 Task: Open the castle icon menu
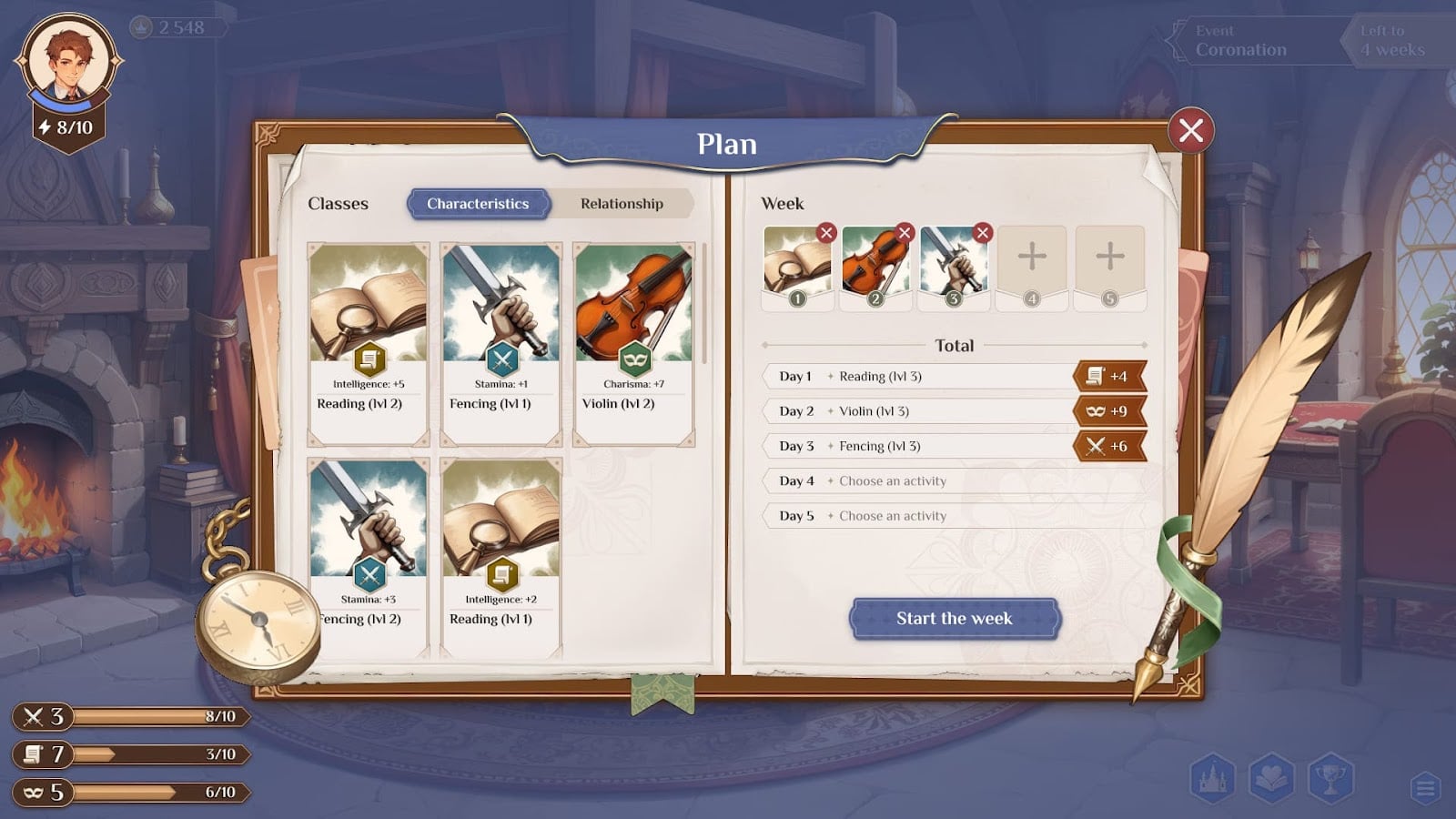[1212, 779]
